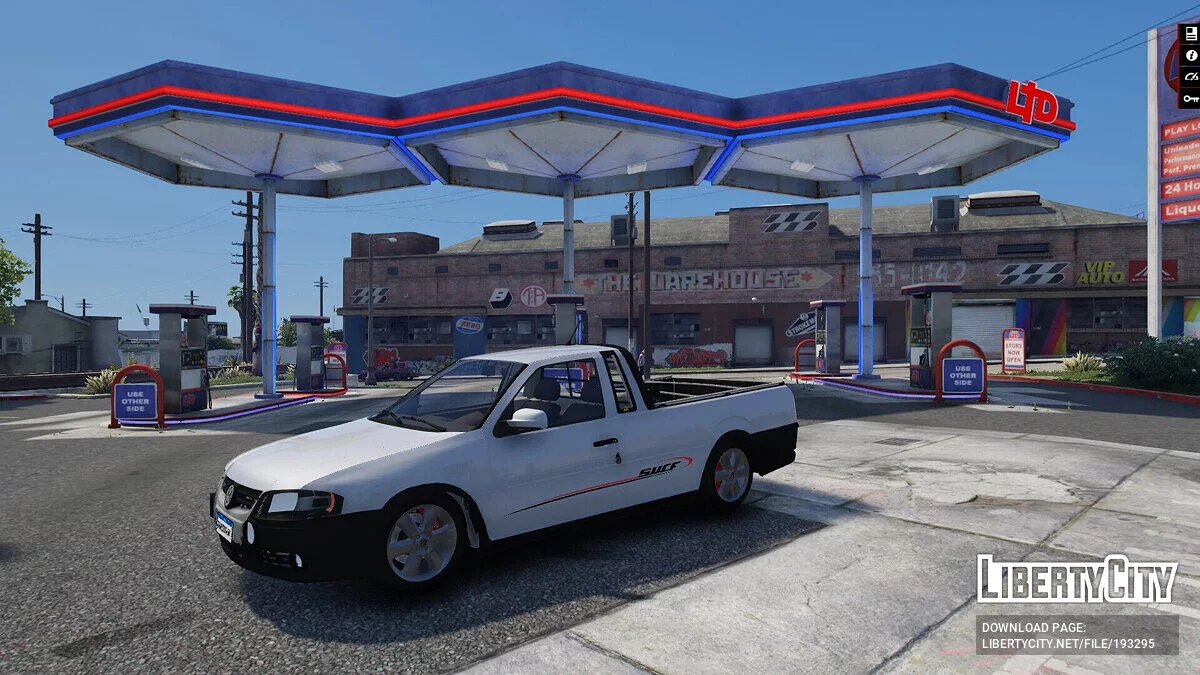Image resolution: width=1200 pixels, height=675 pixels.
Task: Select the speedometer warning icon
Action: click(1190, 76)
